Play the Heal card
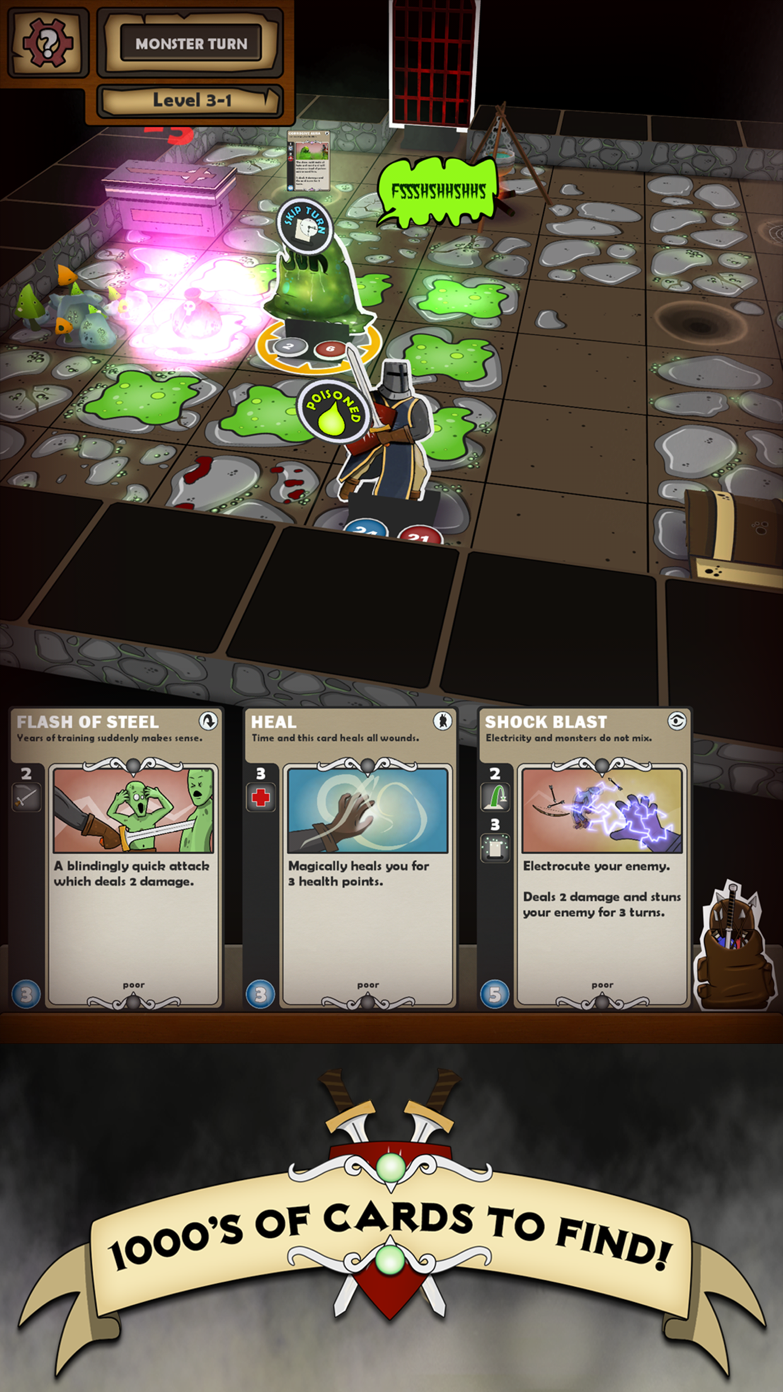Screen dimensions: 783x1392 point(349,858)
